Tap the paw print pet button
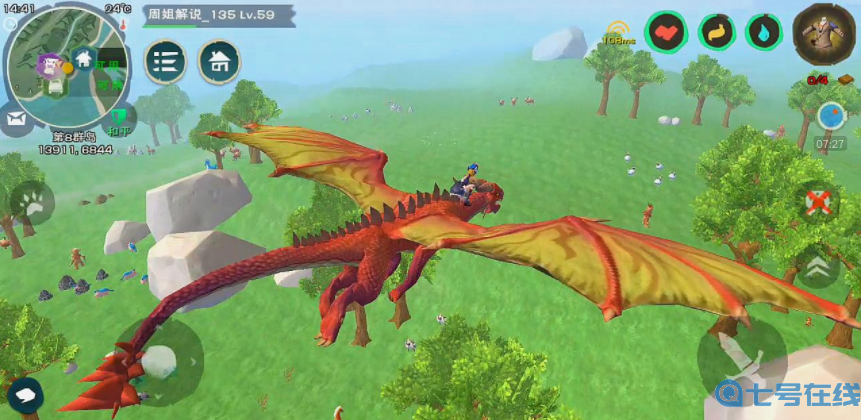This screenshot has height=420, width=862. pyautogui.click(x=33, y=204)
